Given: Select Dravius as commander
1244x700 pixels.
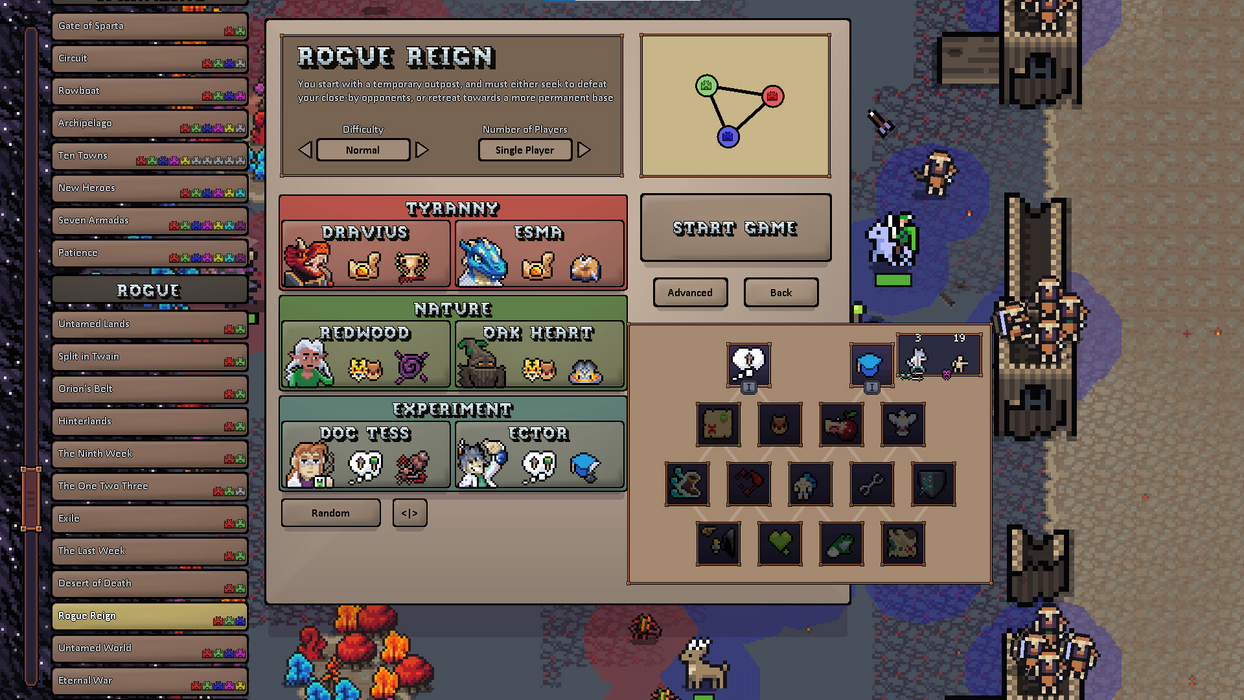Looking at the screenshot, I should [365, 255].
